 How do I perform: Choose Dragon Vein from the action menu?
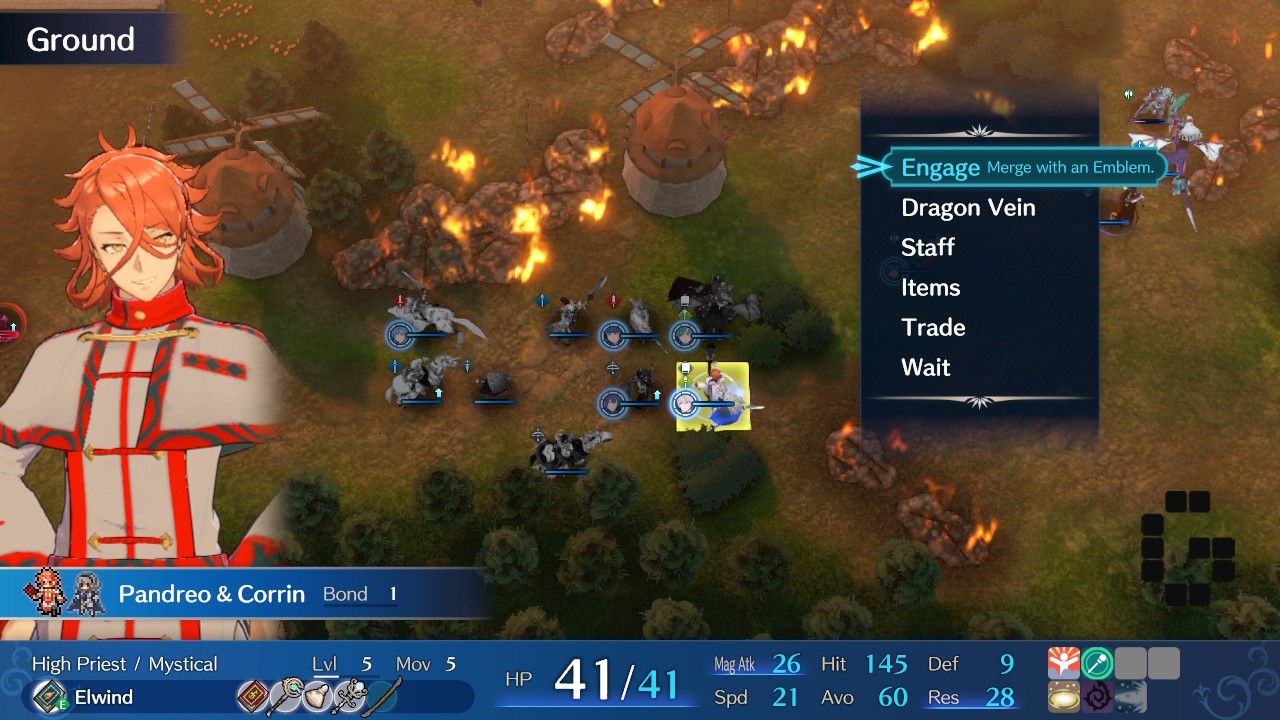pyautogui.click(x=968, y=207)
